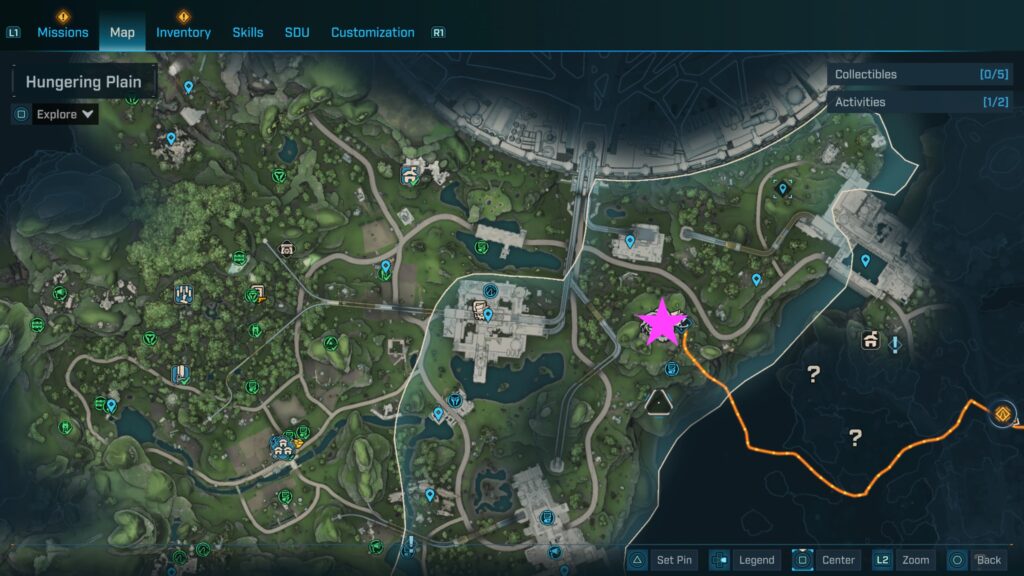Go to the Customization tab

click(372, 32)
